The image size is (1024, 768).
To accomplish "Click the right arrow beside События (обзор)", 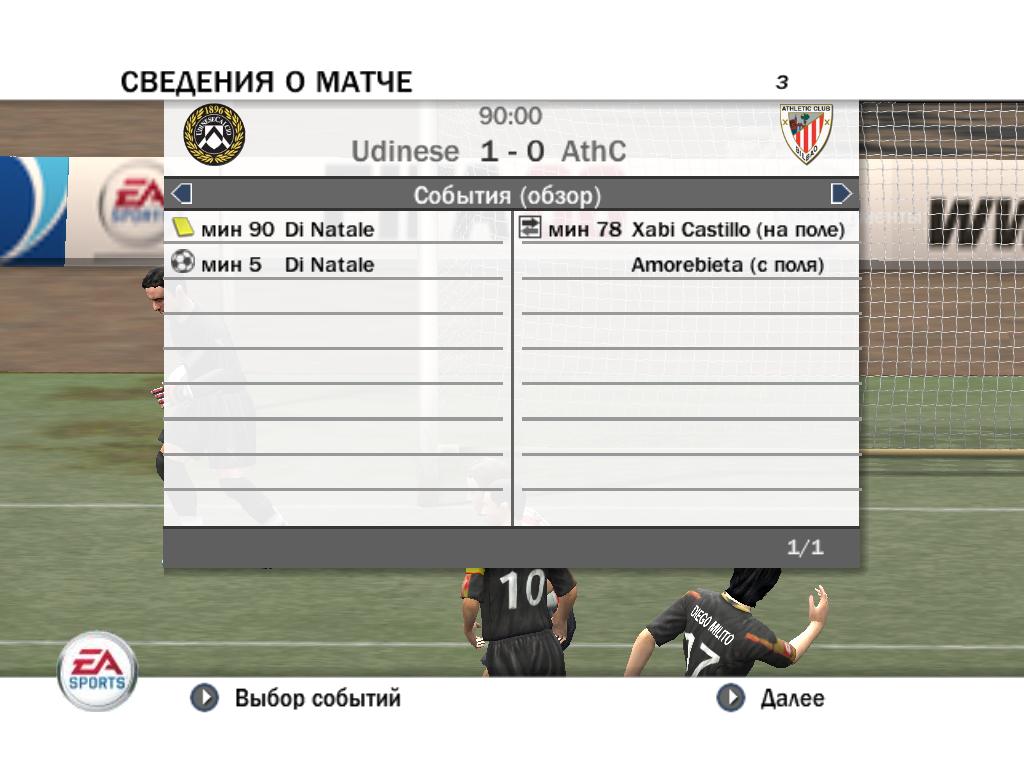I will click(x=841, y=193).
